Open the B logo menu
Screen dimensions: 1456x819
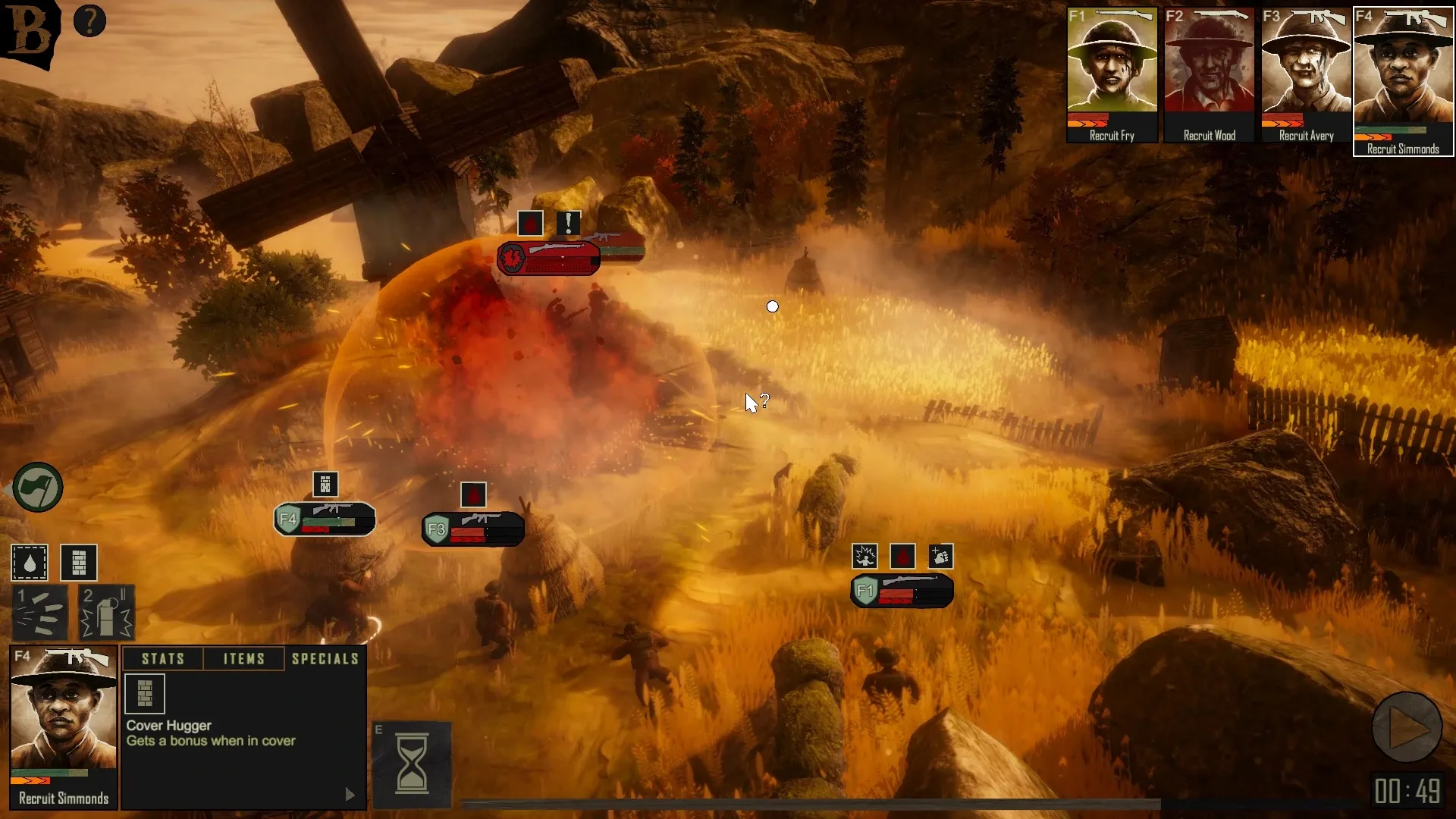(x=29, y=32)
